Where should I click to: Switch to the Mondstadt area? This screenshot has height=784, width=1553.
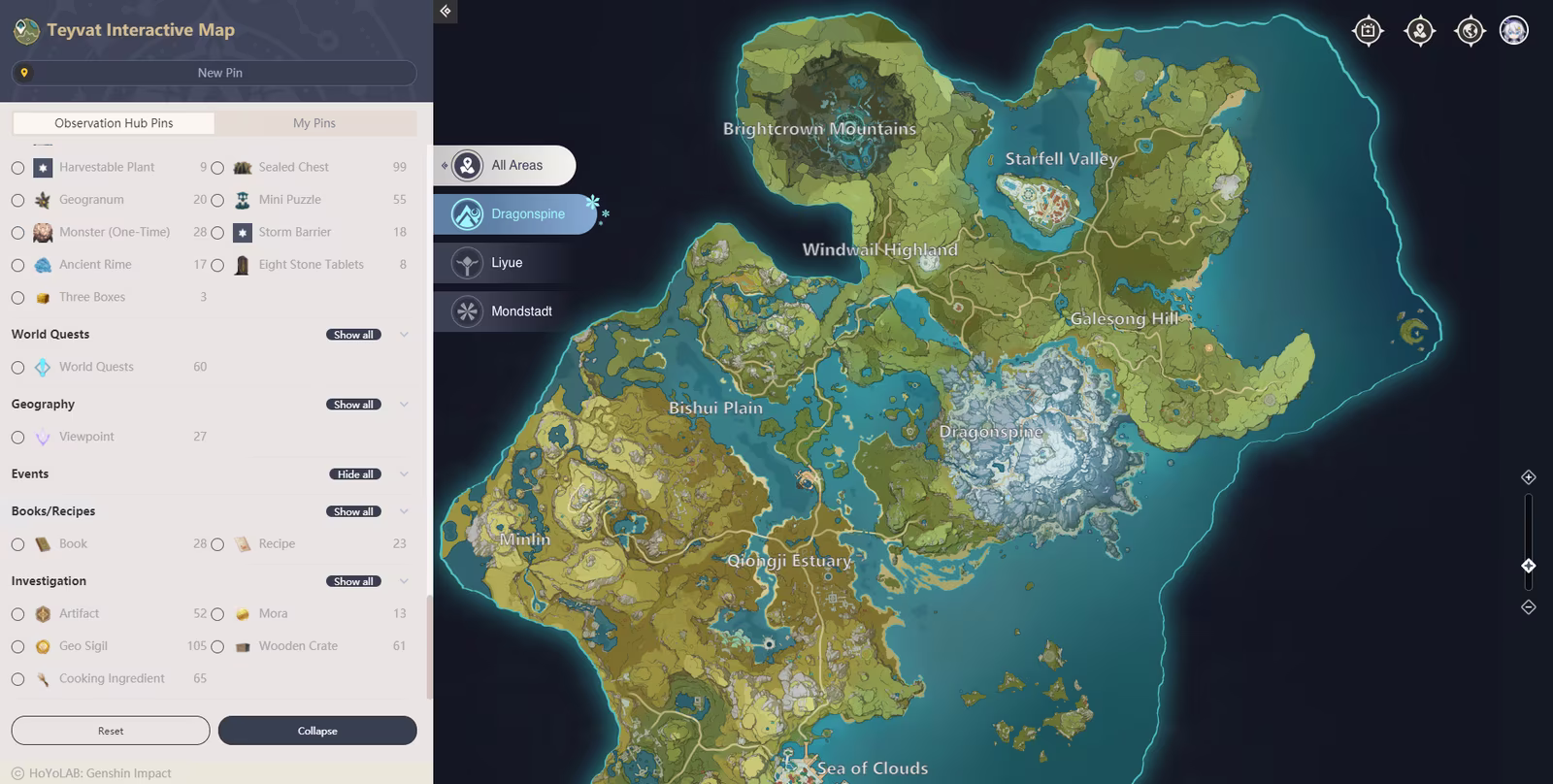click(x=505, y=311)
